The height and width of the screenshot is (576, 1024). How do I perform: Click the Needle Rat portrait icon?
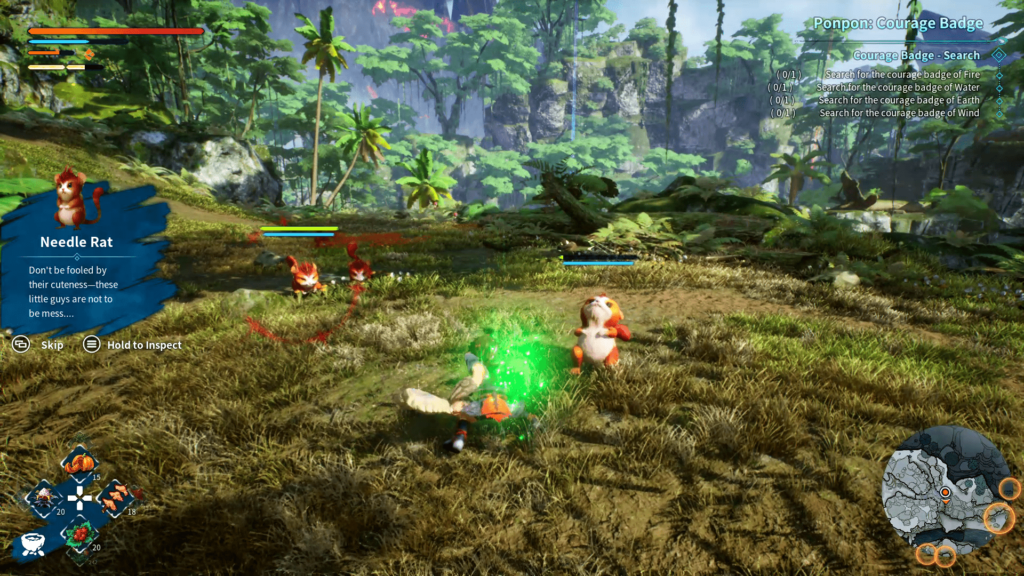click(69, 196)
